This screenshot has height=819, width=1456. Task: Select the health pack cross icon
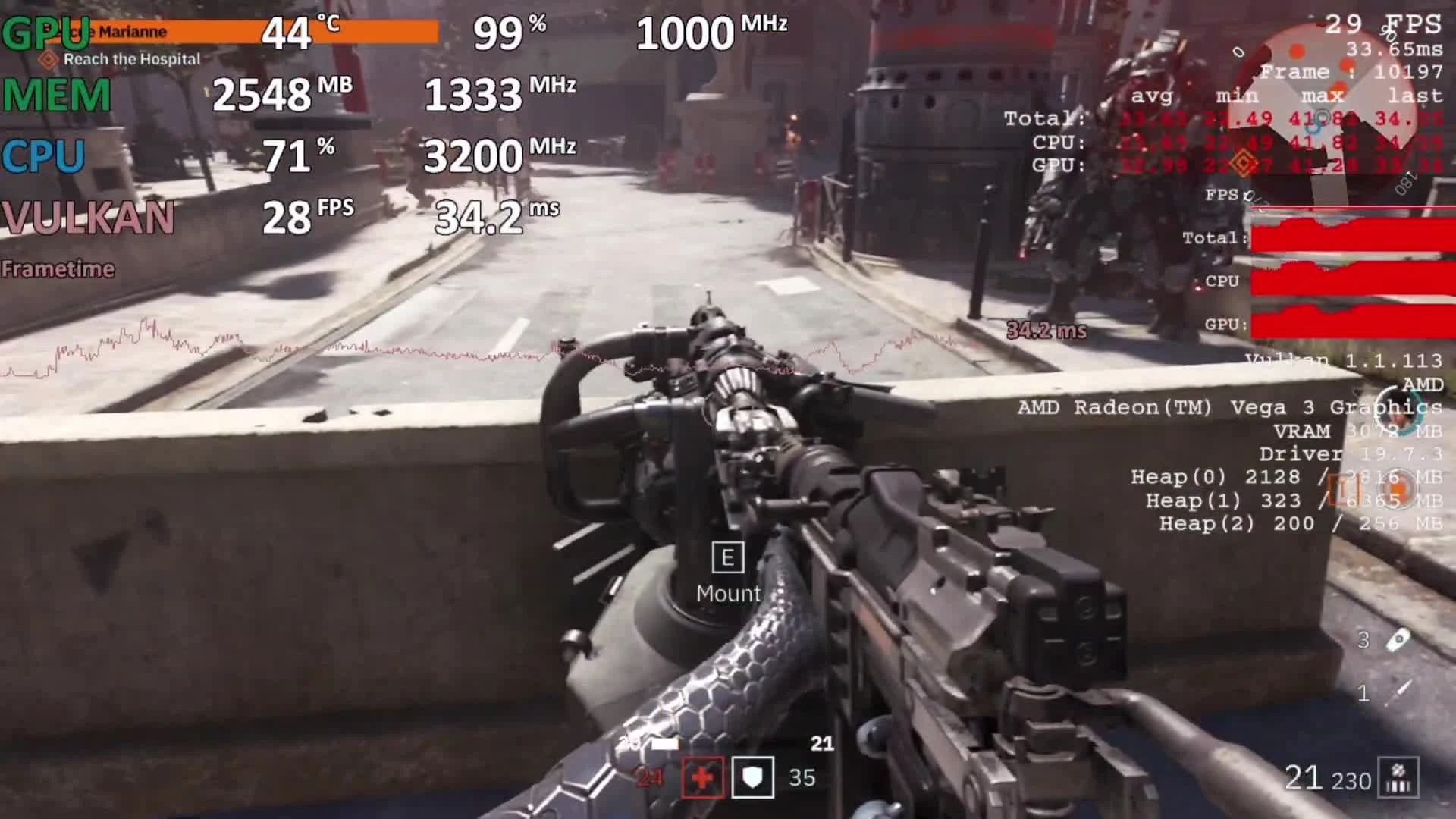pyautogui.click(x=701, y=778)
